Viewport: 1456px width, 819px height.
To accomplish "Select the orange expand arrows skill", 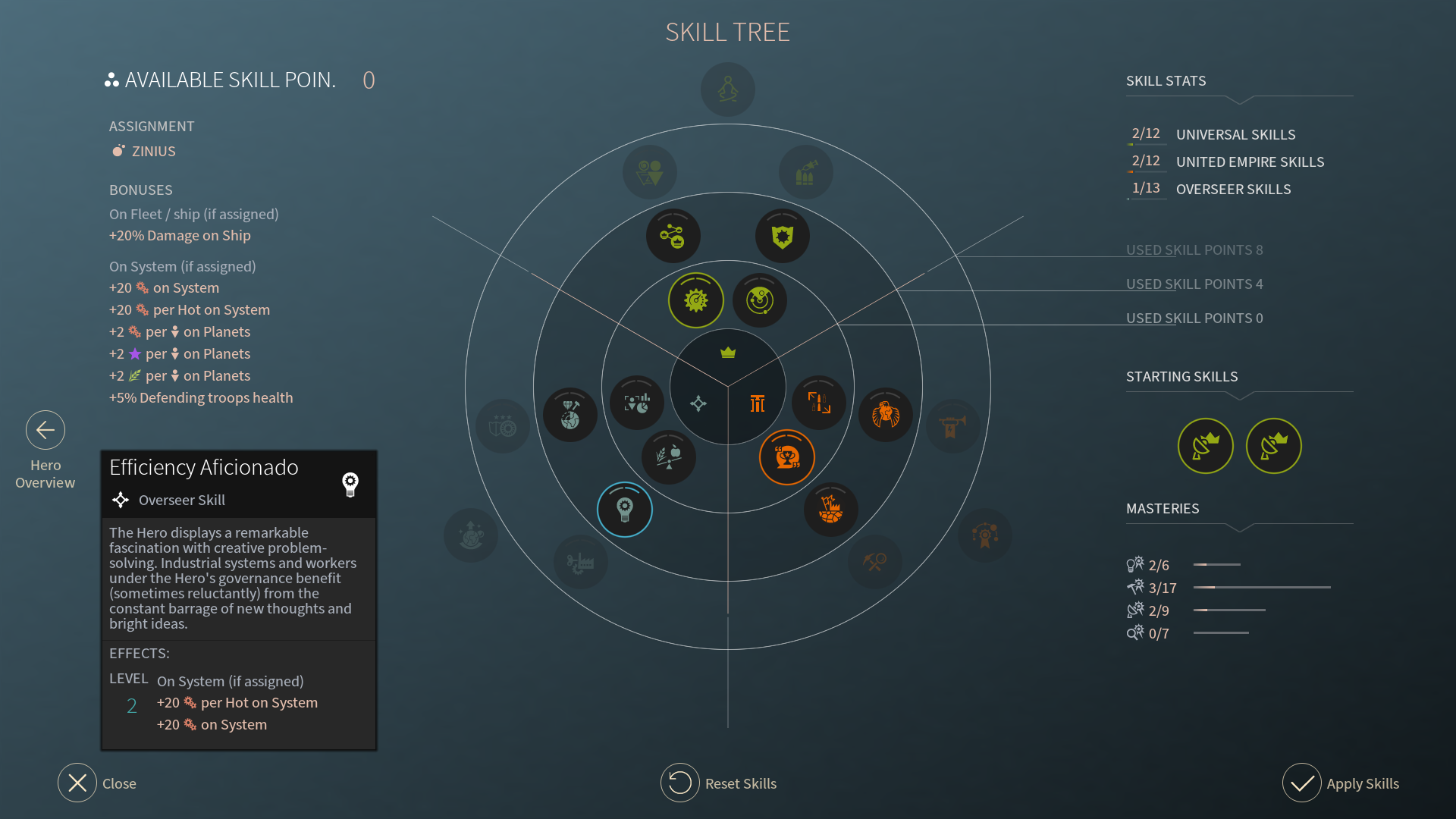I will [819, 403].
